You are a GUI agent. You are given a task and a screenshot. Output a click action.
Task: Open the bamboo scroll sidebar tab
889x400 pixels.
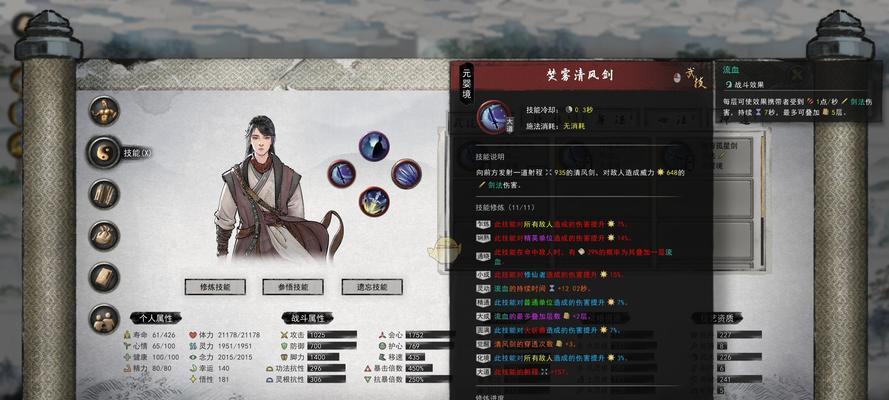pos(105,194)
